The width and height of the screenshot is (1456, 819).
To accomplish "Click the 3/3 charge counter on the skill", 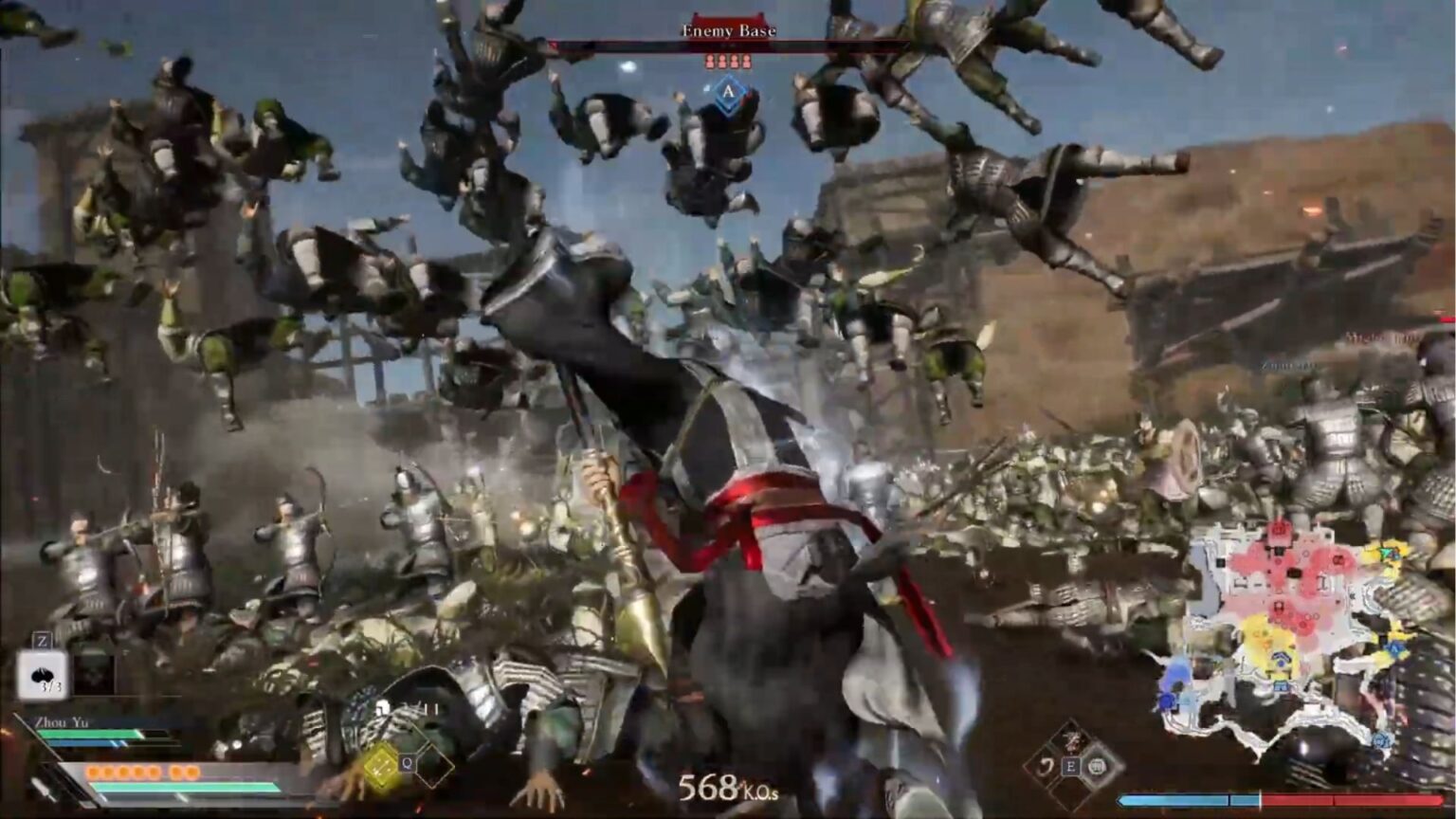I will [x=50, y=687].
